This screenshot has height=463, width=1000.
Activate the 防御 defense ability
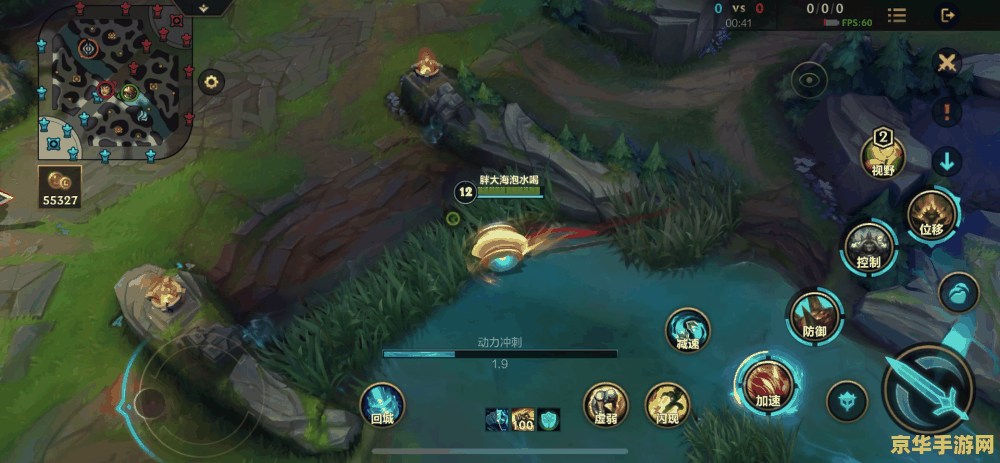point(814,314)
